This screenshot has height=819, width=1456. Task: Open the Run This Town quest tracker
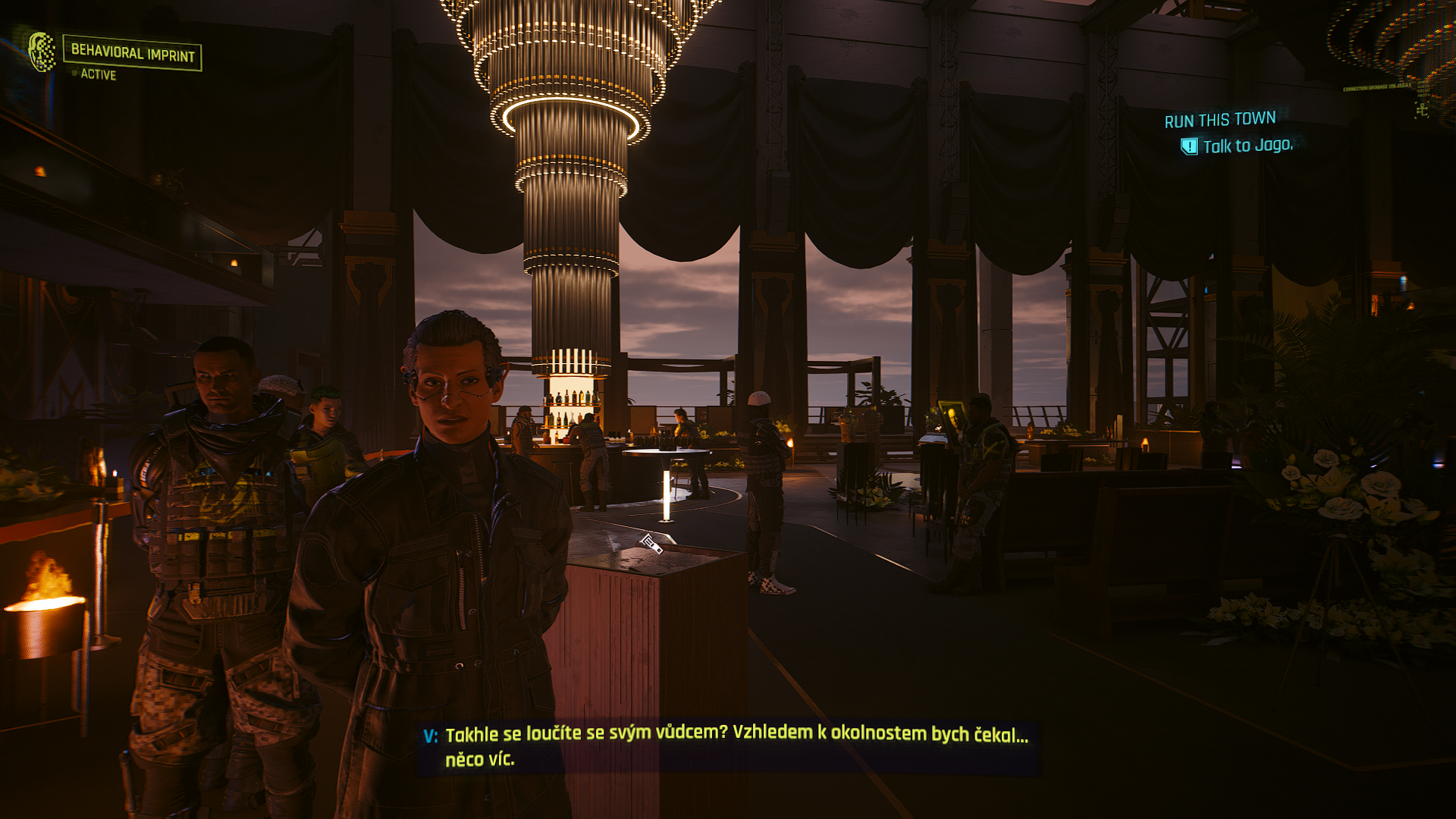tap(1219, 120)
